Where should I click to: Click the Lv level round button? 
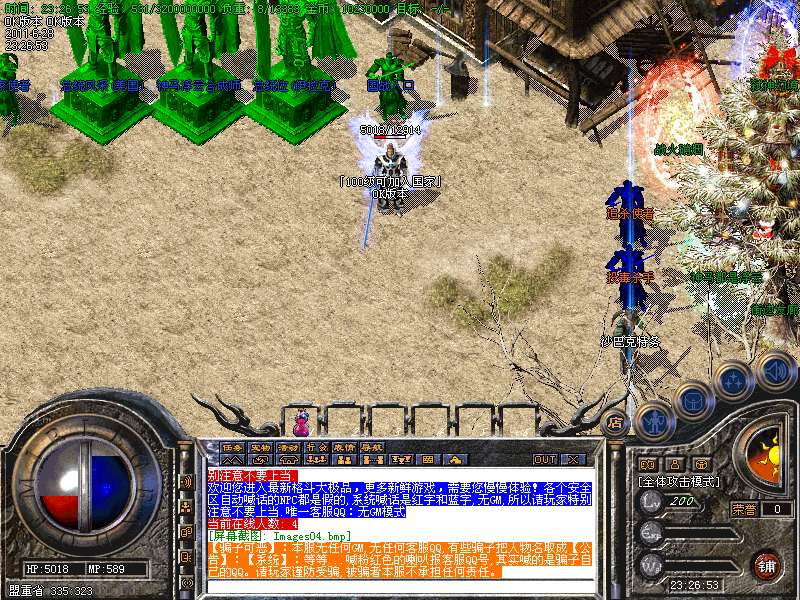click(652, 501)
